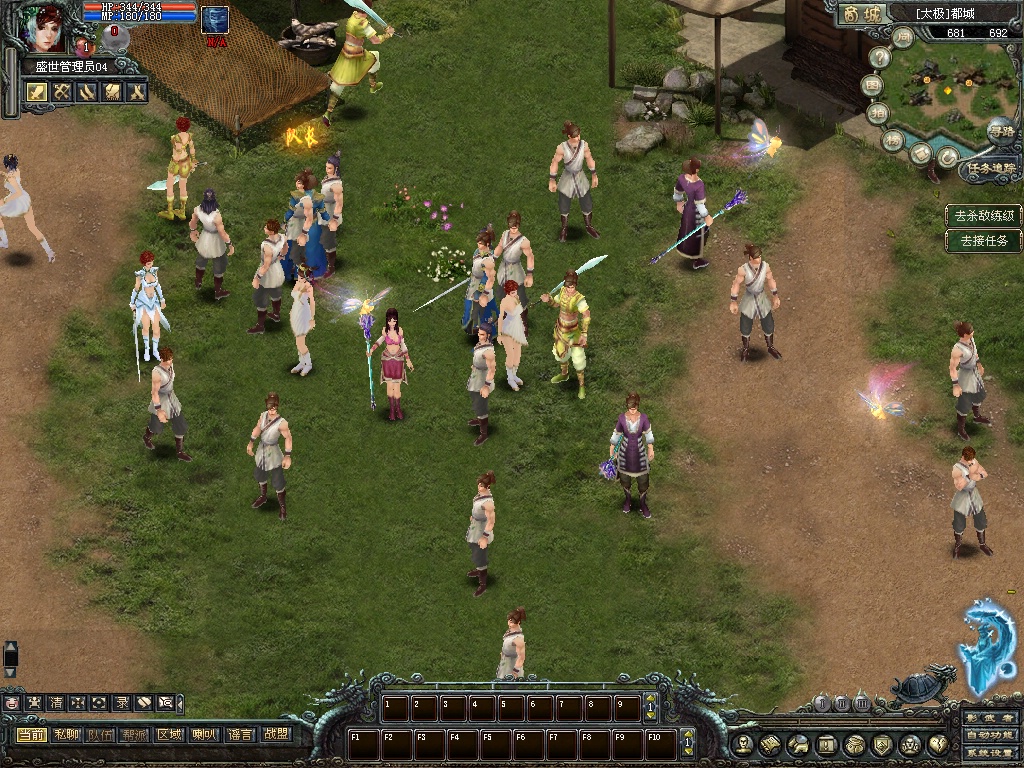The height and width of the screenshot is (768, 1024).
Task: Choose 去接任务 option
Action: click(984, 240)
